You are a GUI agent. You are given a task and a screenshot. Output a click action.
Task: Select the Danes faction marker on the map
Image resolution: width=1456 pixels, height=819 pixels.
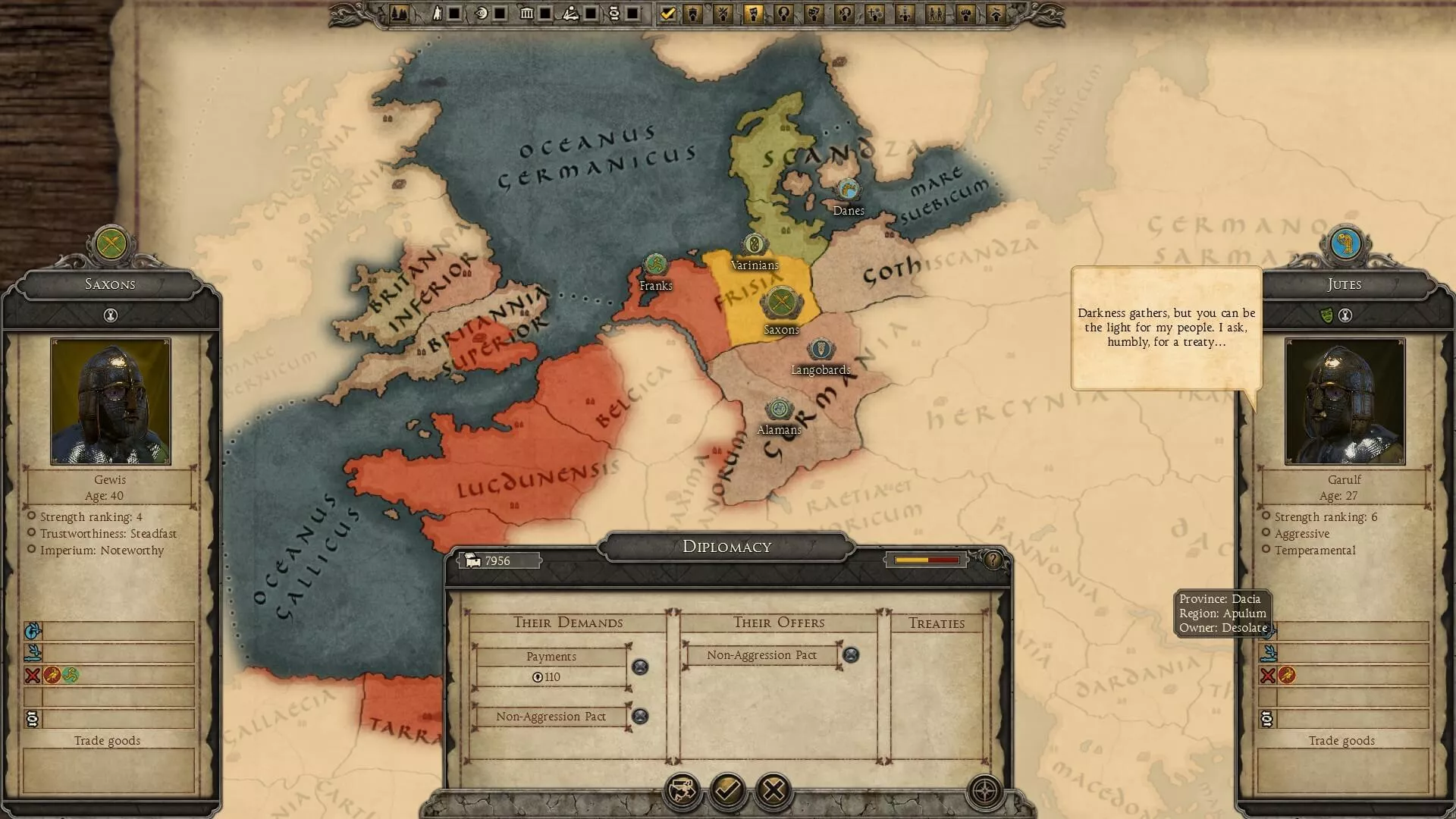coord(847,190)
